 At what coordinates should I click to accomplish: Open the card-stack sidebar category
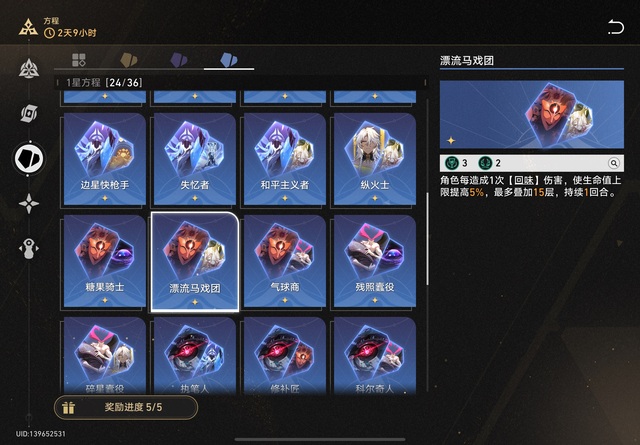tap(29, 113)
